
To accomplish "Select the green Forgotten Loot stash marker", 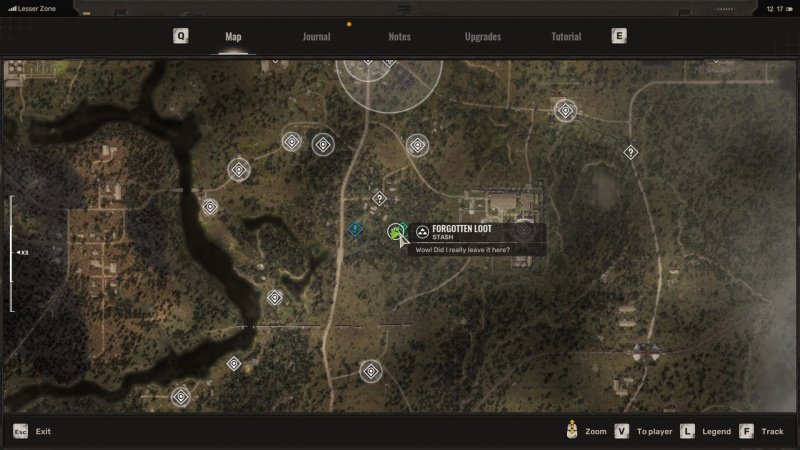I will point(396,232).
